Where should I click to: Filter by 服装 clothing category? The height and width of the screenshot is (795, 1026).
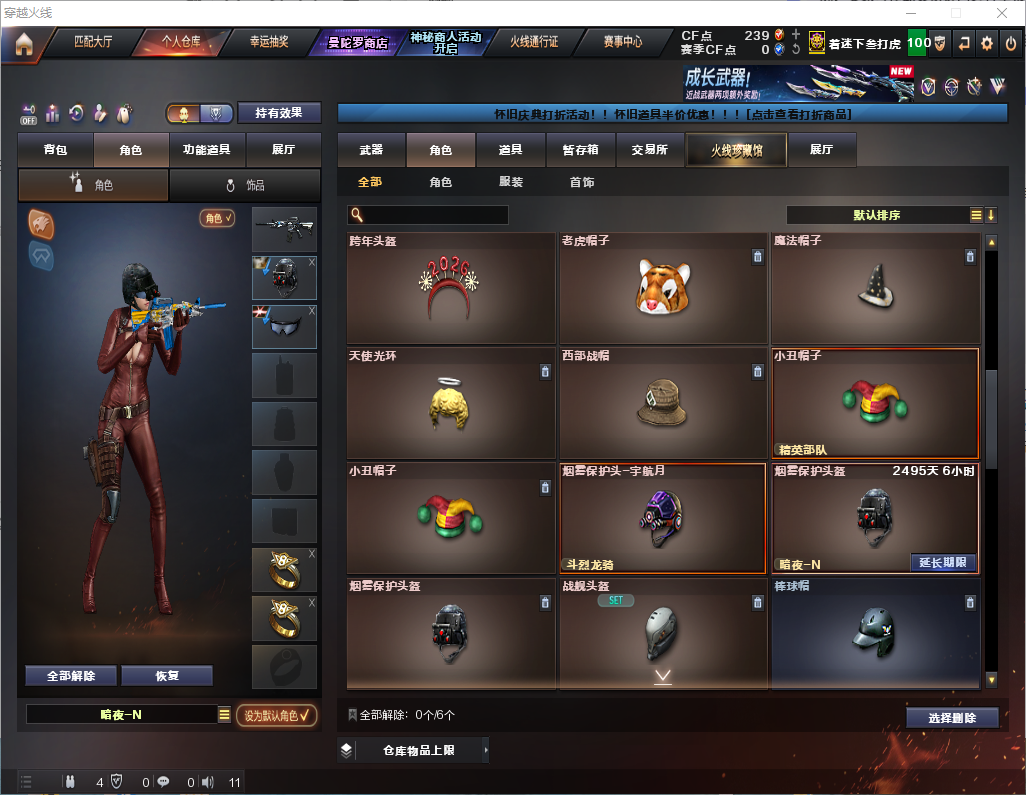pos(510,183)
